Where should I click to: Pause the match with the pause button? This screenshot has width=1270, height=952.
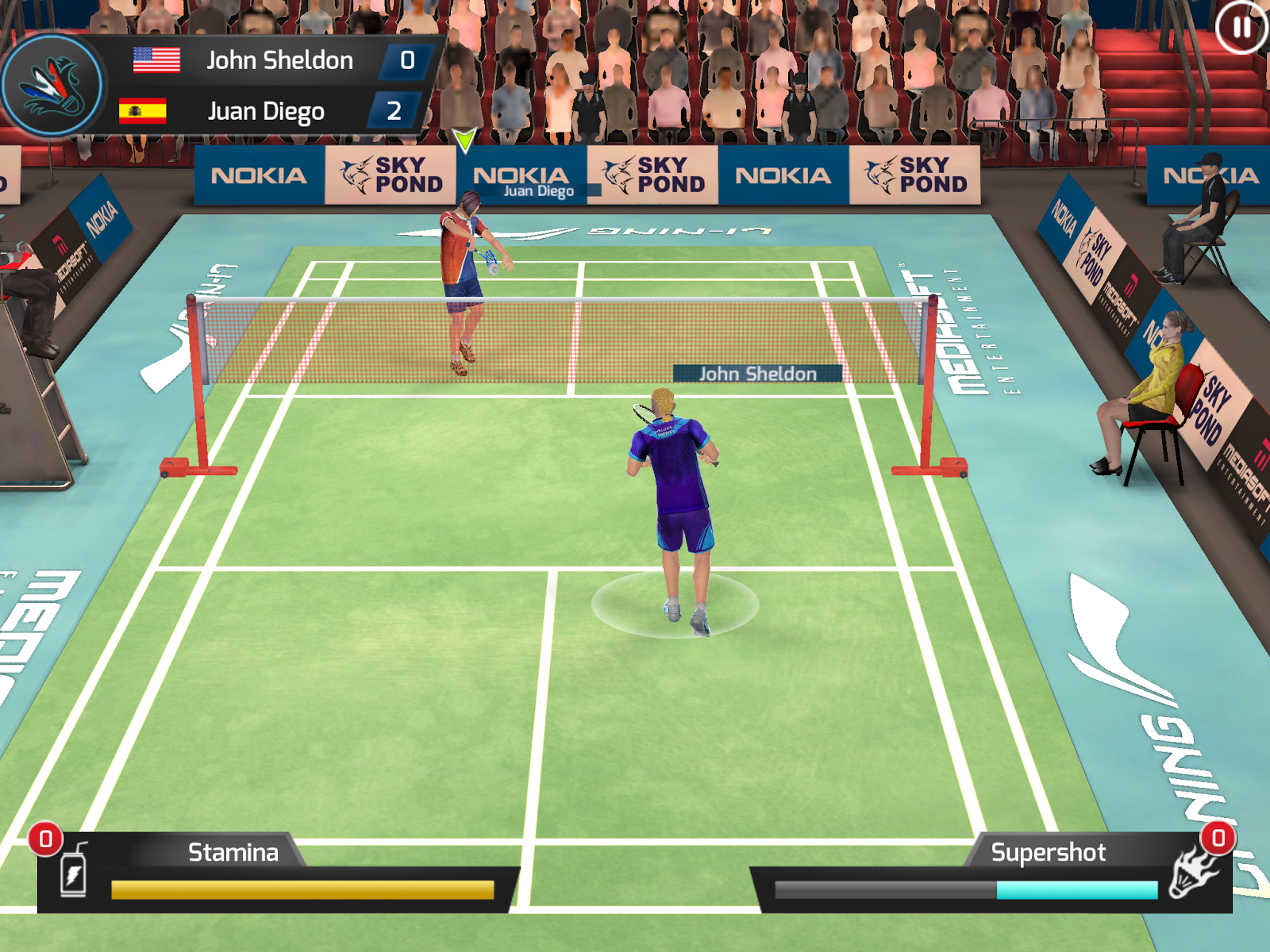1241,28
